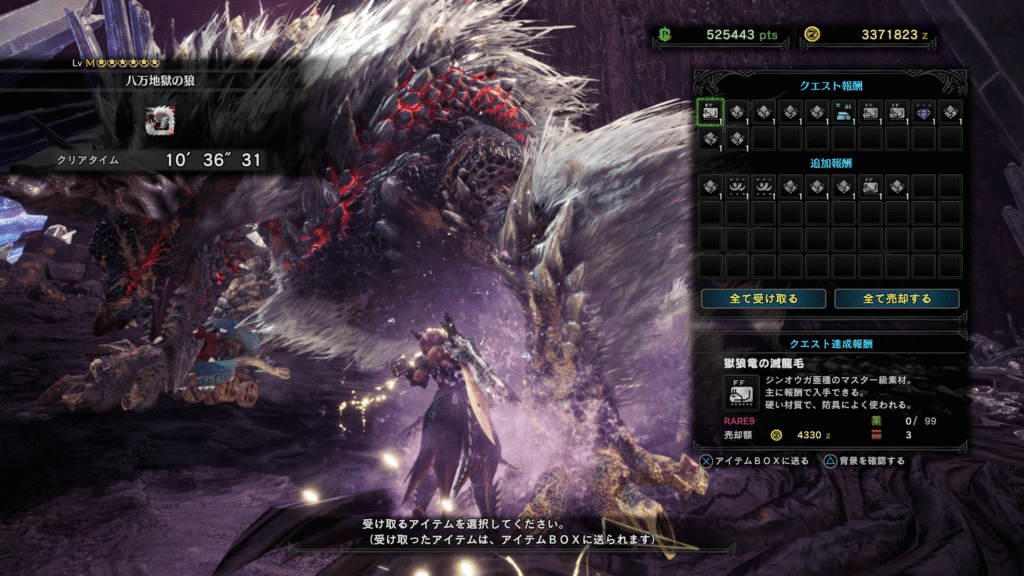Select the fur item under 追加報酬
The width and height of the screenshot is (1024, 576).
(870, 186)
